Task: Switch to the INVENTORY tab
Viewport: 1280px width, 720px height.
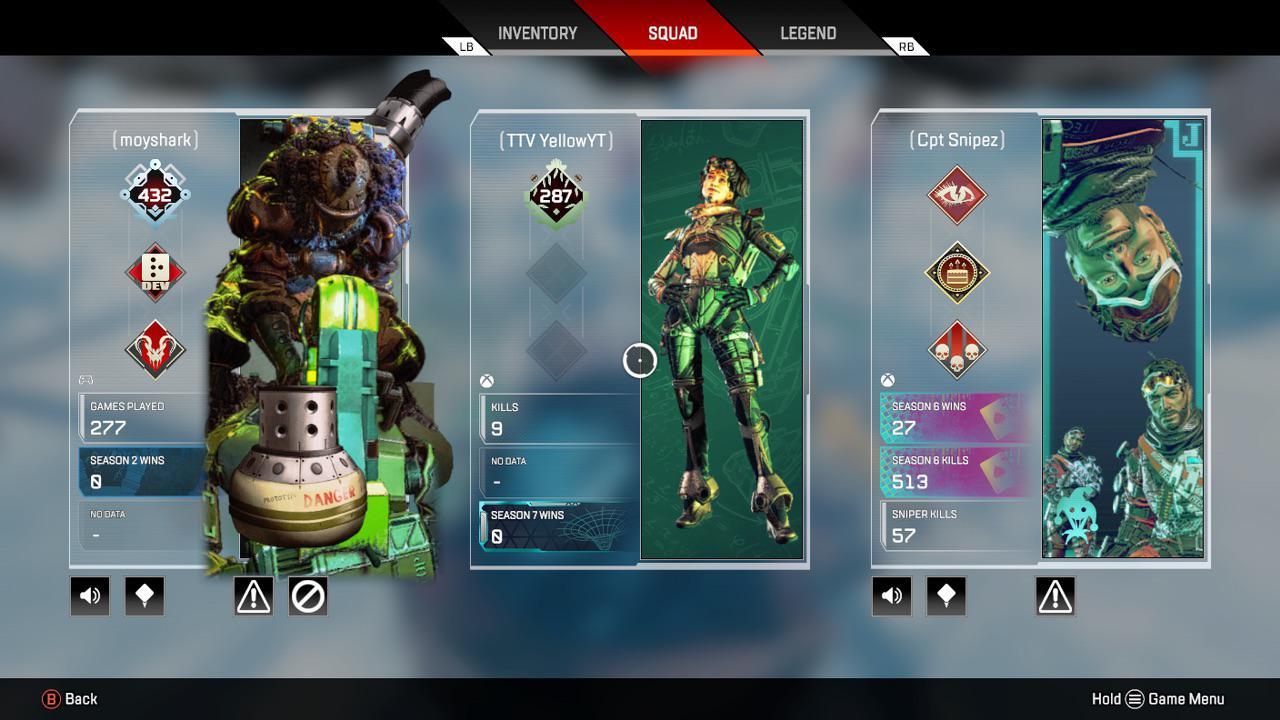Action: (x=537, y=32)
